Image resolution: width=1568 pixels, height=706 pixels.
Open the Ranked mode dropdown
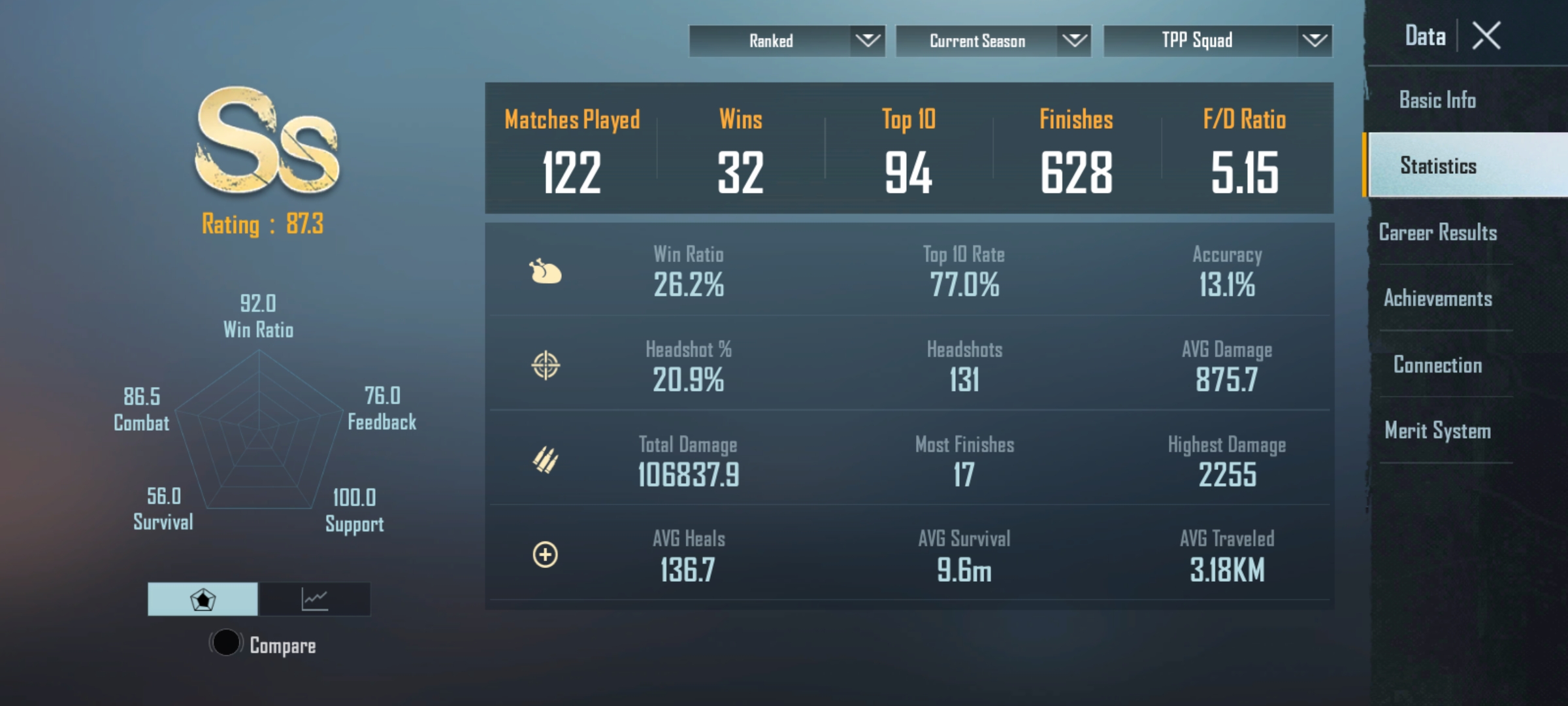point(787,41)
